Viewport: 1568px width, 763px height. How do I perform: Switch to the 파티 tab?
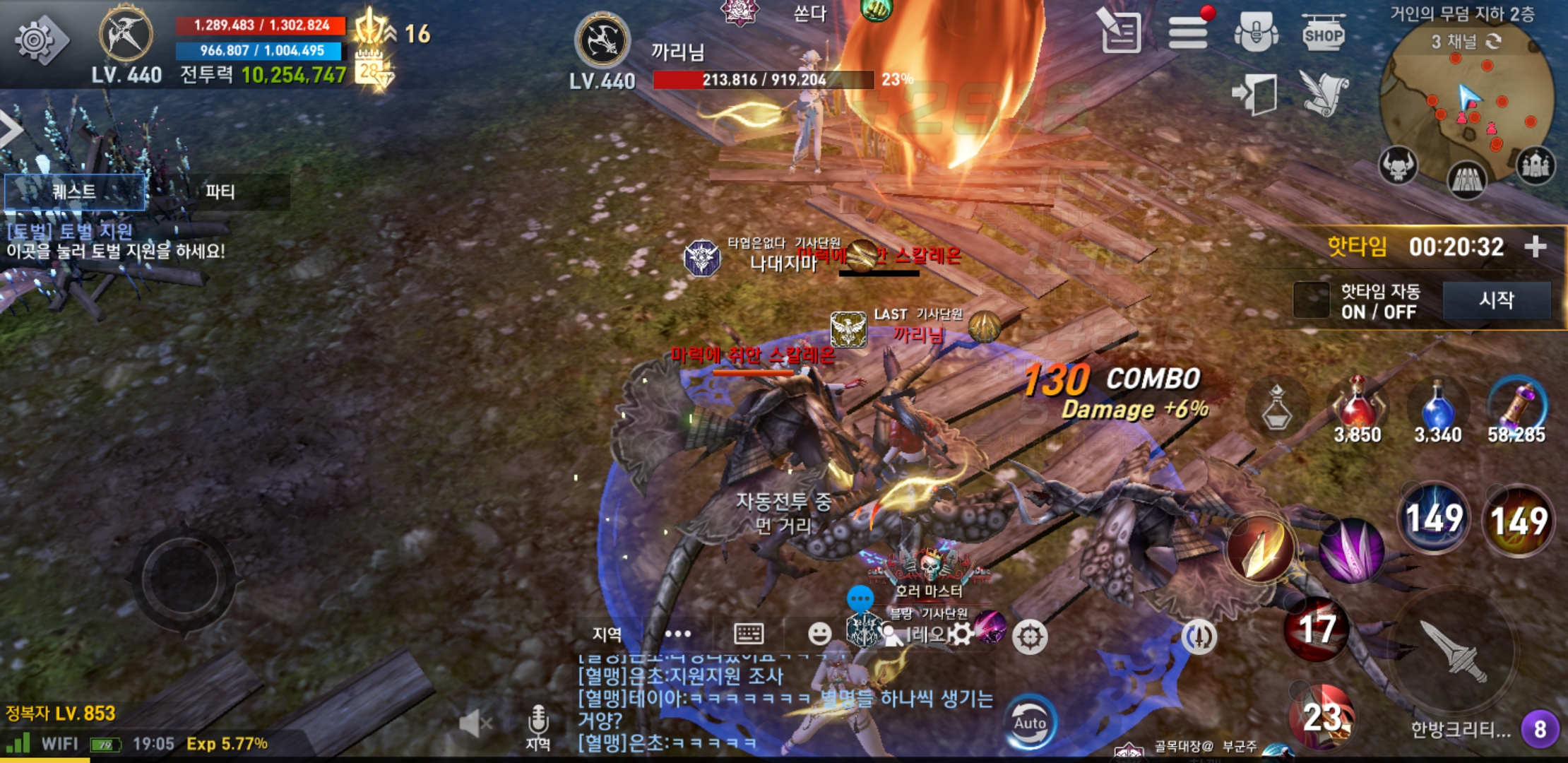pos(220,191)
